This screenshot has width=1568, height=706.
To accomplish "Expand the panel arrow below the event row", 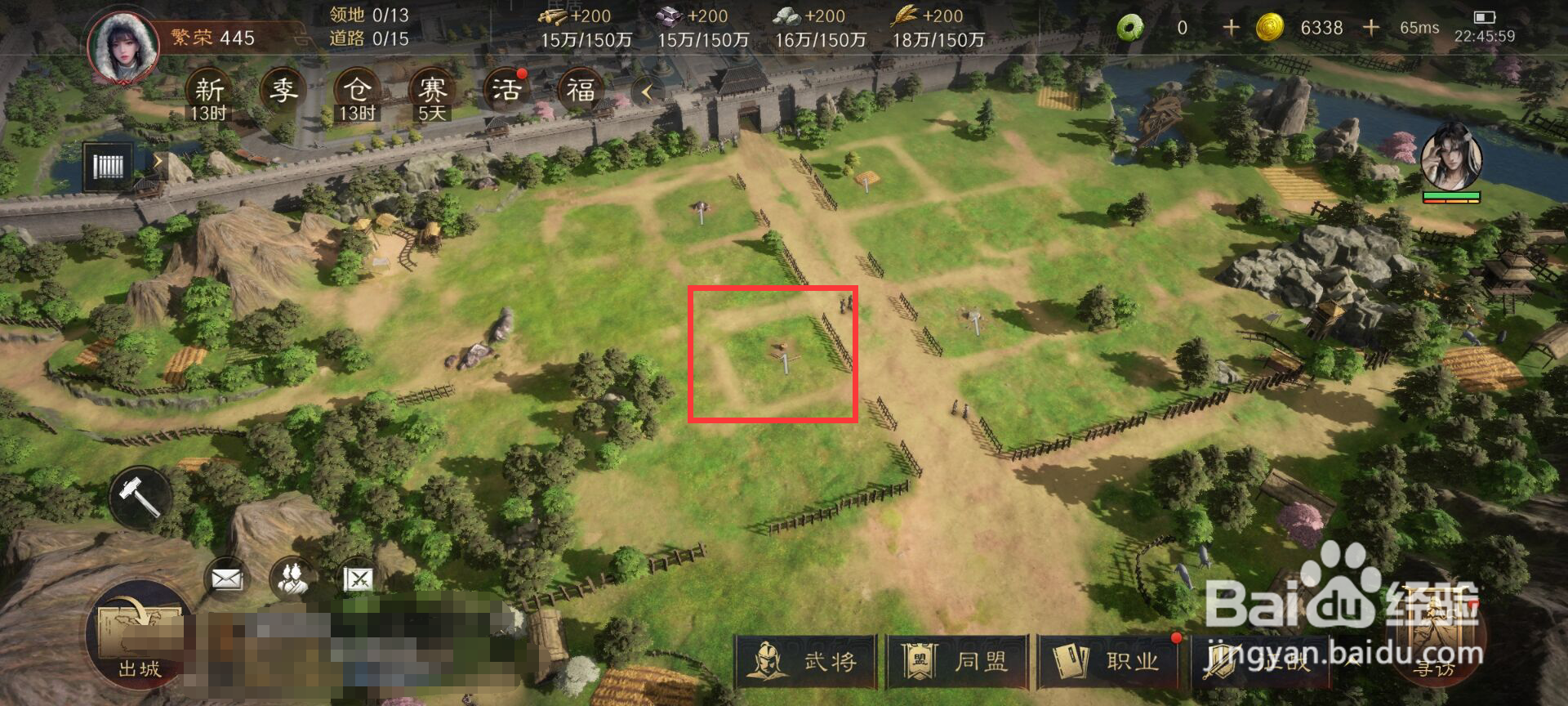I will point(156,161).
